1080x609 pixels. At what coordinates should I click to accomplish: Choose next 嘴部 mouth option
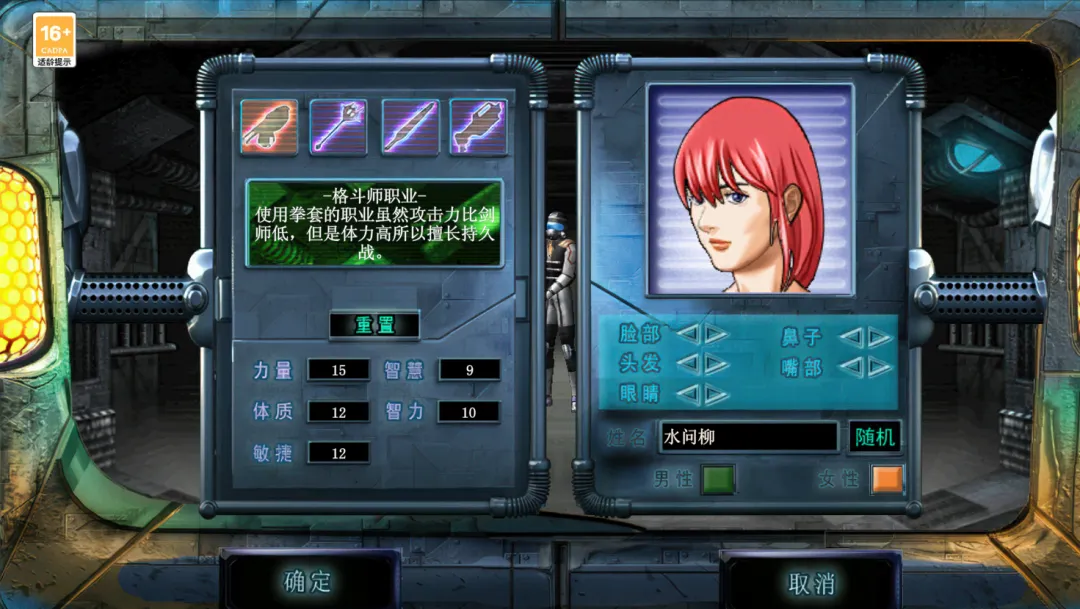point(879,367)
